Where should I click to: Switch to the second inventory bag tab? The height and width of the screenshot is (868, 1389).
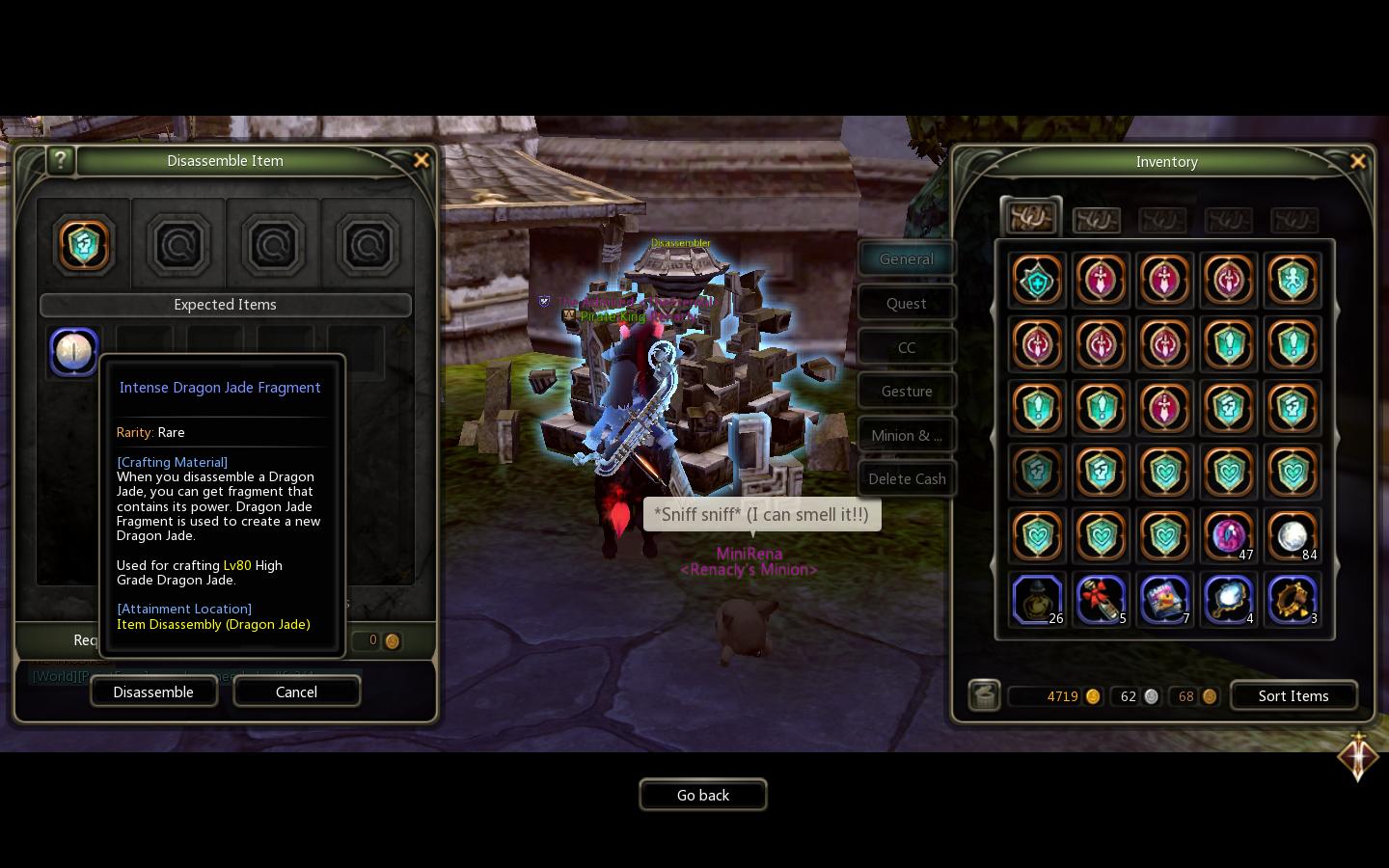pyautogui.click(x=1096, y=220)
